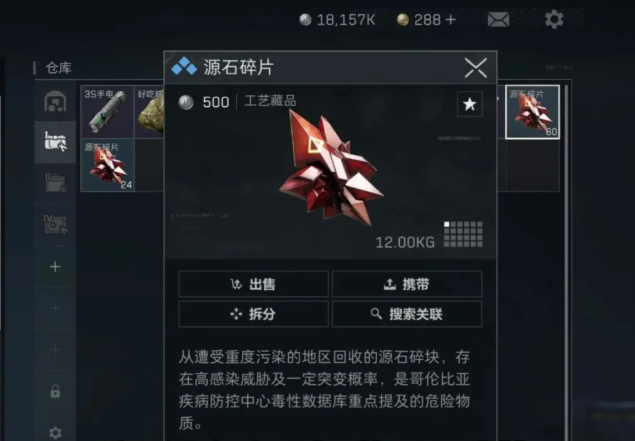Select the highlighted warehouse sidebar tab

click(x=55, y=142)
